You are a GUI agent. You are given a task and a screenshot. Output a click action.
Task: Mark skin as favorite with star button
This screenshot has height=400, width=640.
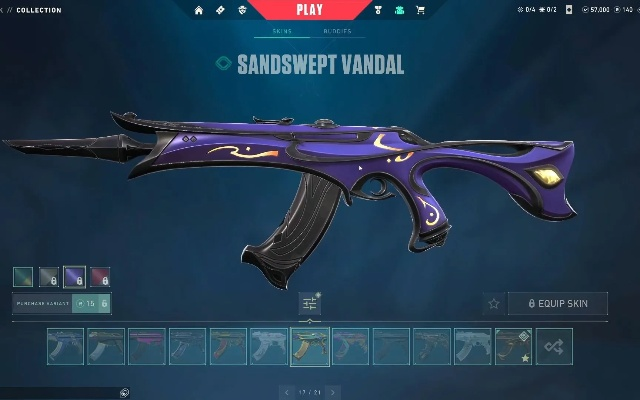coord(493,303)
